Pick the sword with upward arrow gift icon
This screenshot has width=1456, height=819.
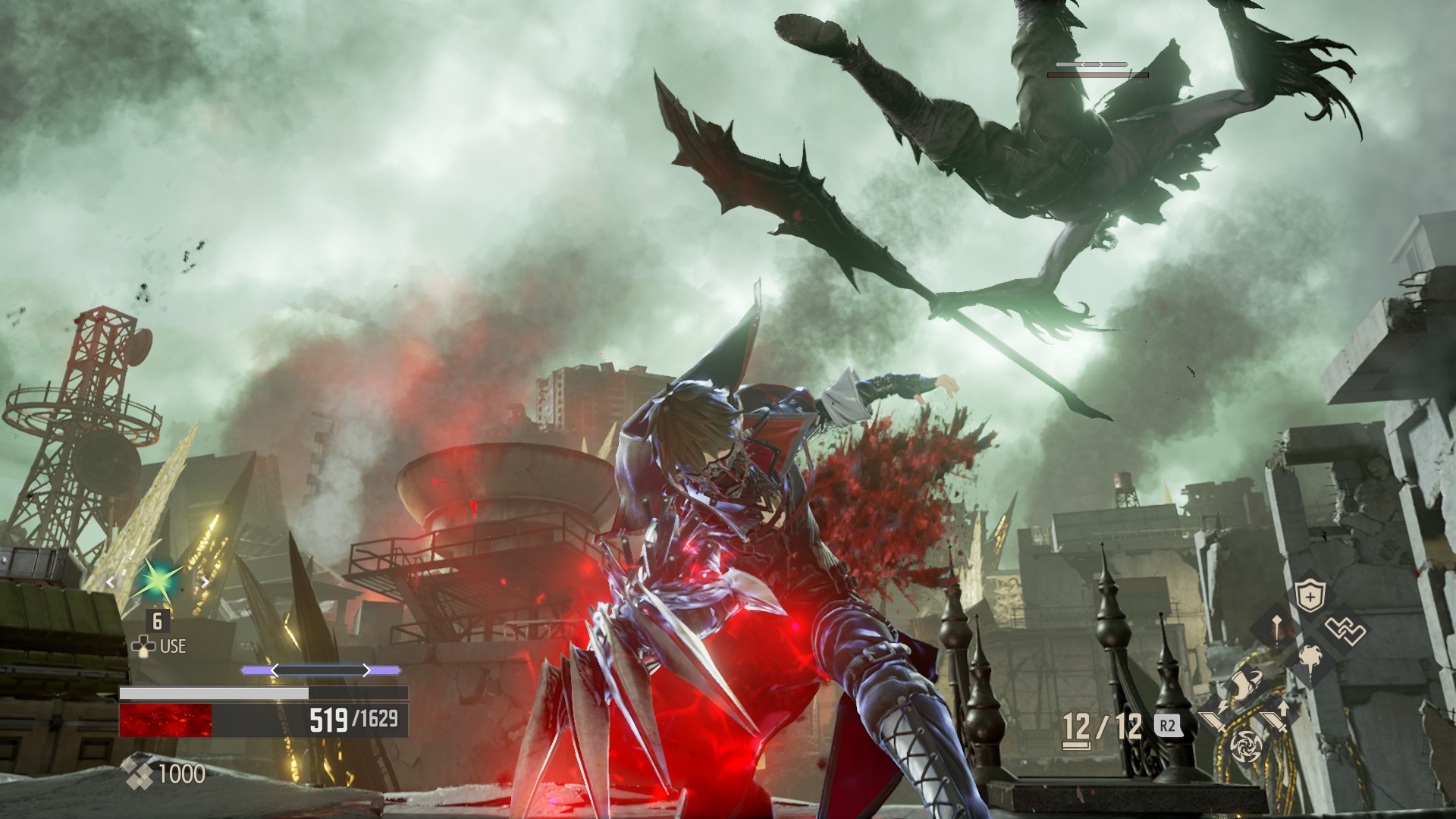click(1274, 718)
